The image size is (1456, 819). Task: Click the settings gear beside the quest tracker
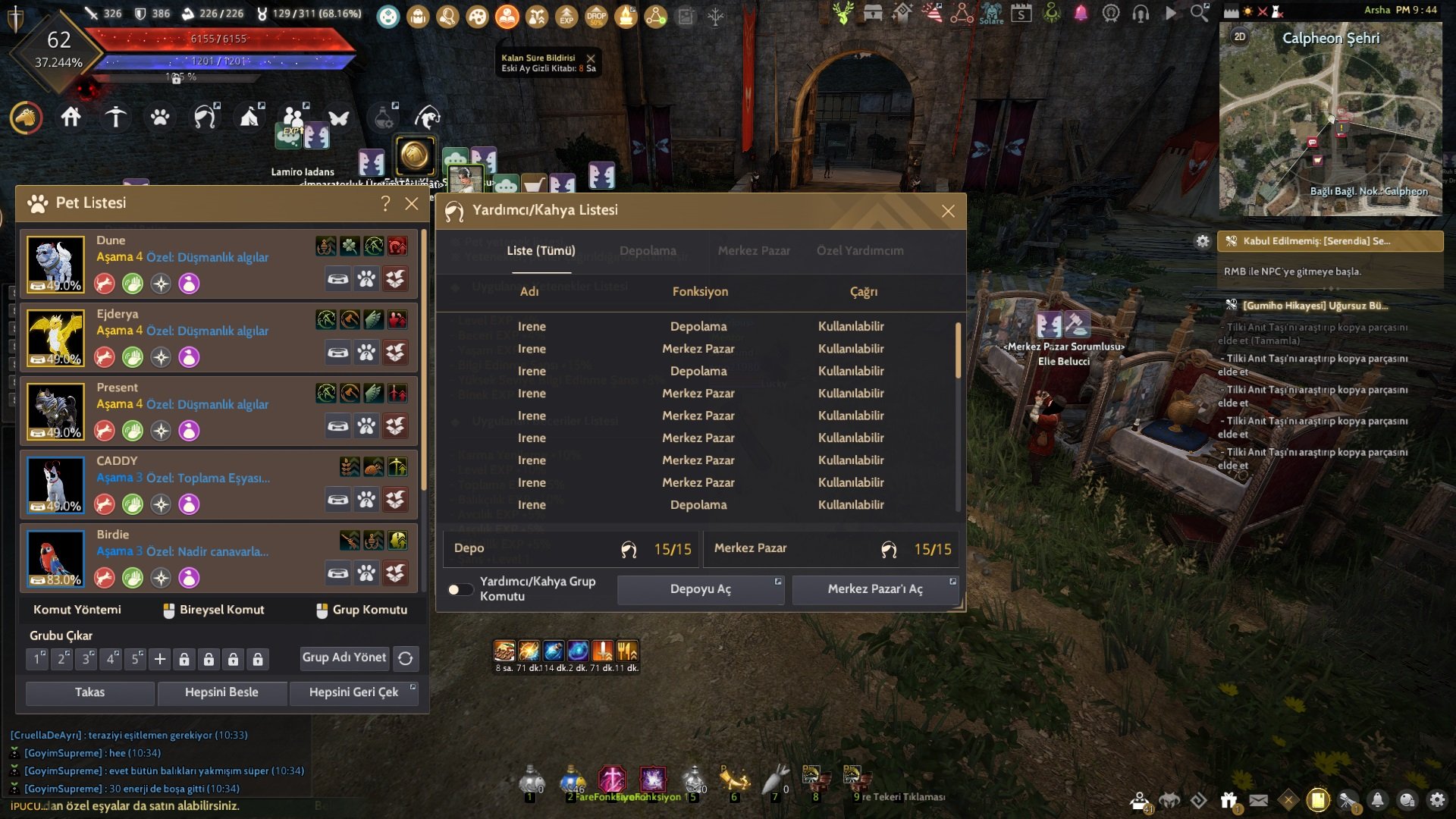point(1203,240)
